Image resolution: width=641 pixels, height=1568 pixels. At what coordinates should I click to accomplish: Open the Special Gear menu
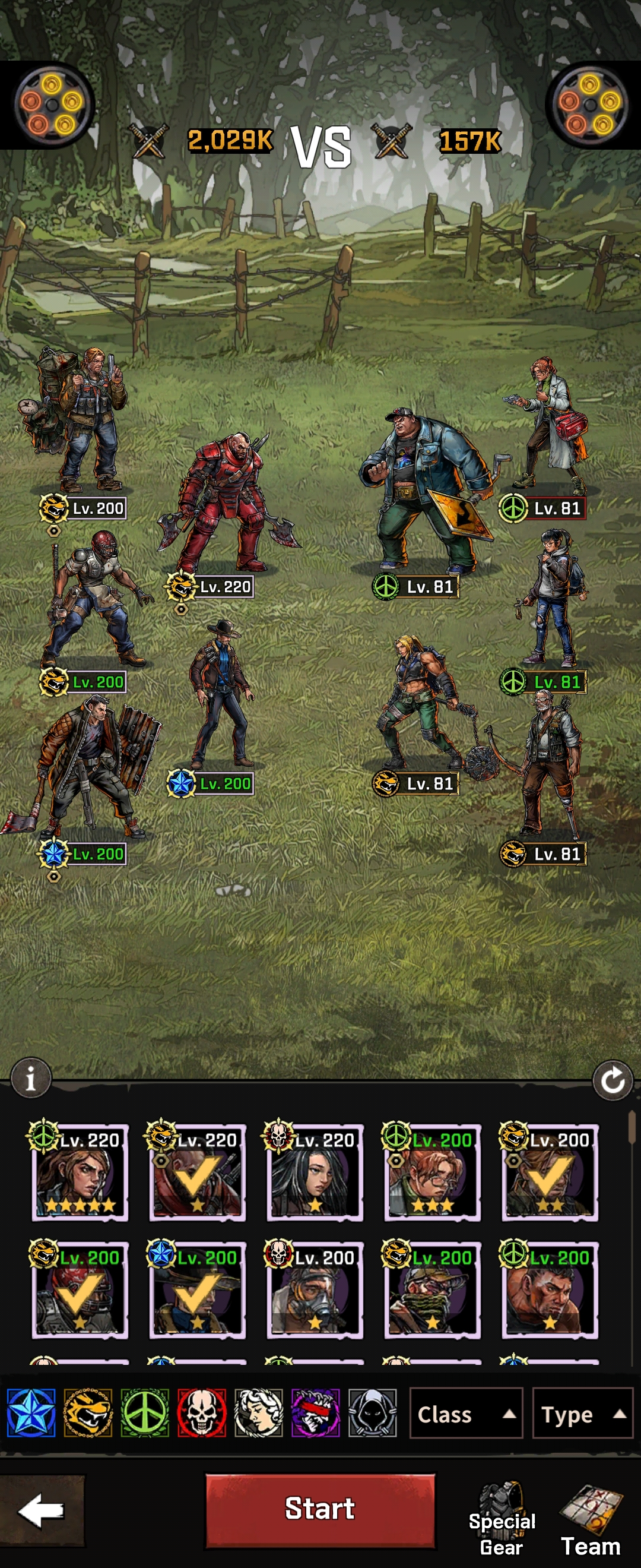click(502, 1521)
